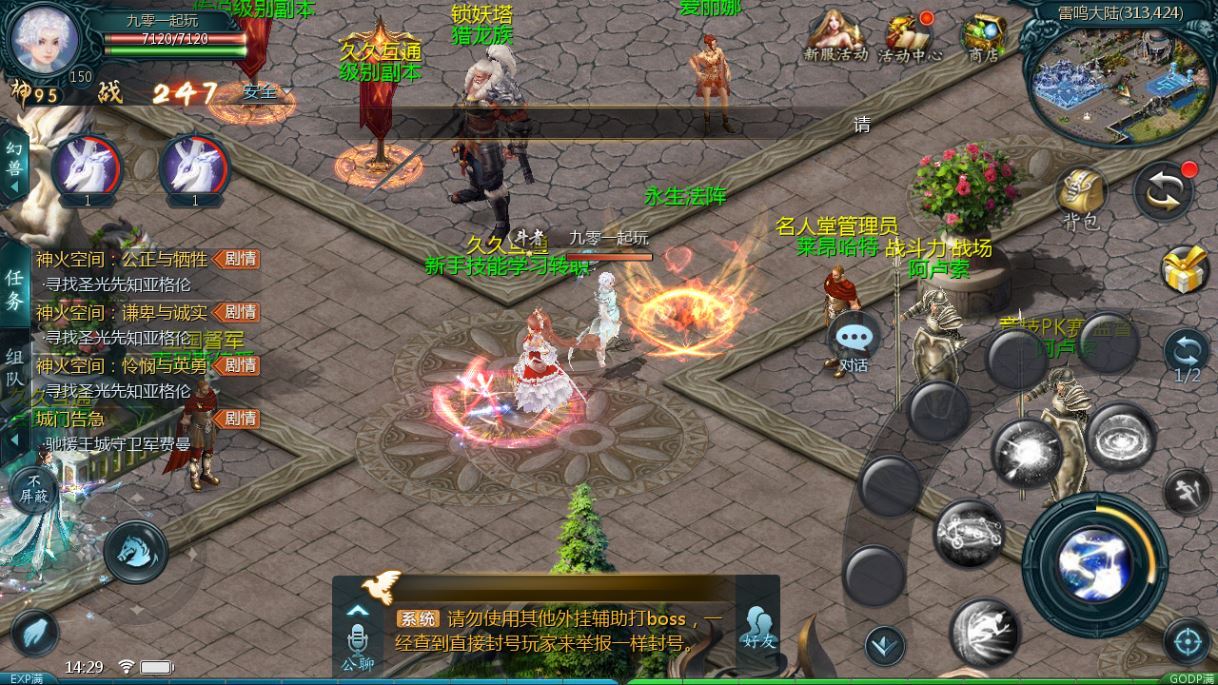Toggle the 不屏蔽 player display filter
Image resolution: width=1218 pixels, height=685 pixels.
pos(33,490)
